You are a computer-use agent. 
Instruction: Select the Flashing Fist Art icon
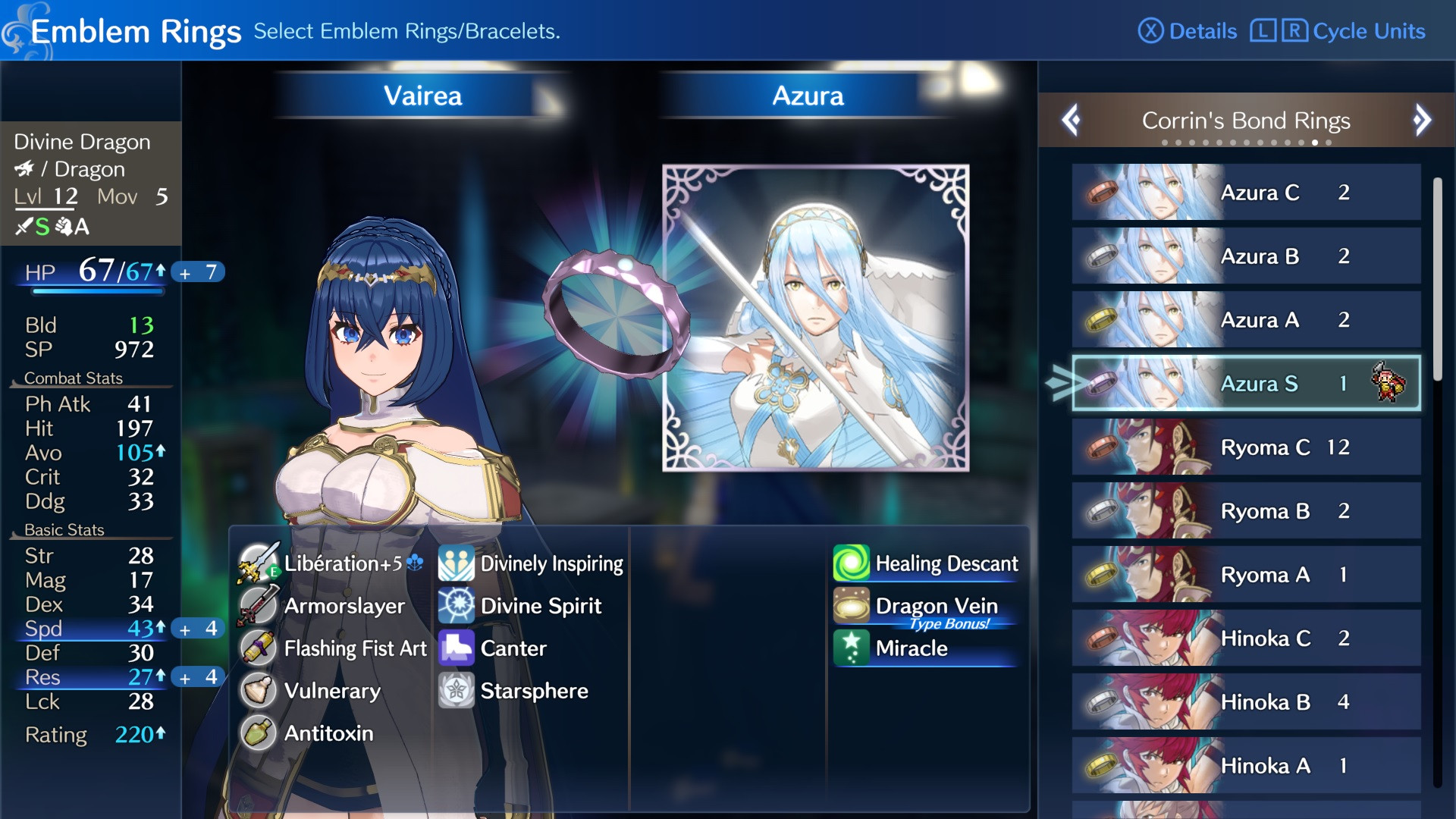(258, 648)
